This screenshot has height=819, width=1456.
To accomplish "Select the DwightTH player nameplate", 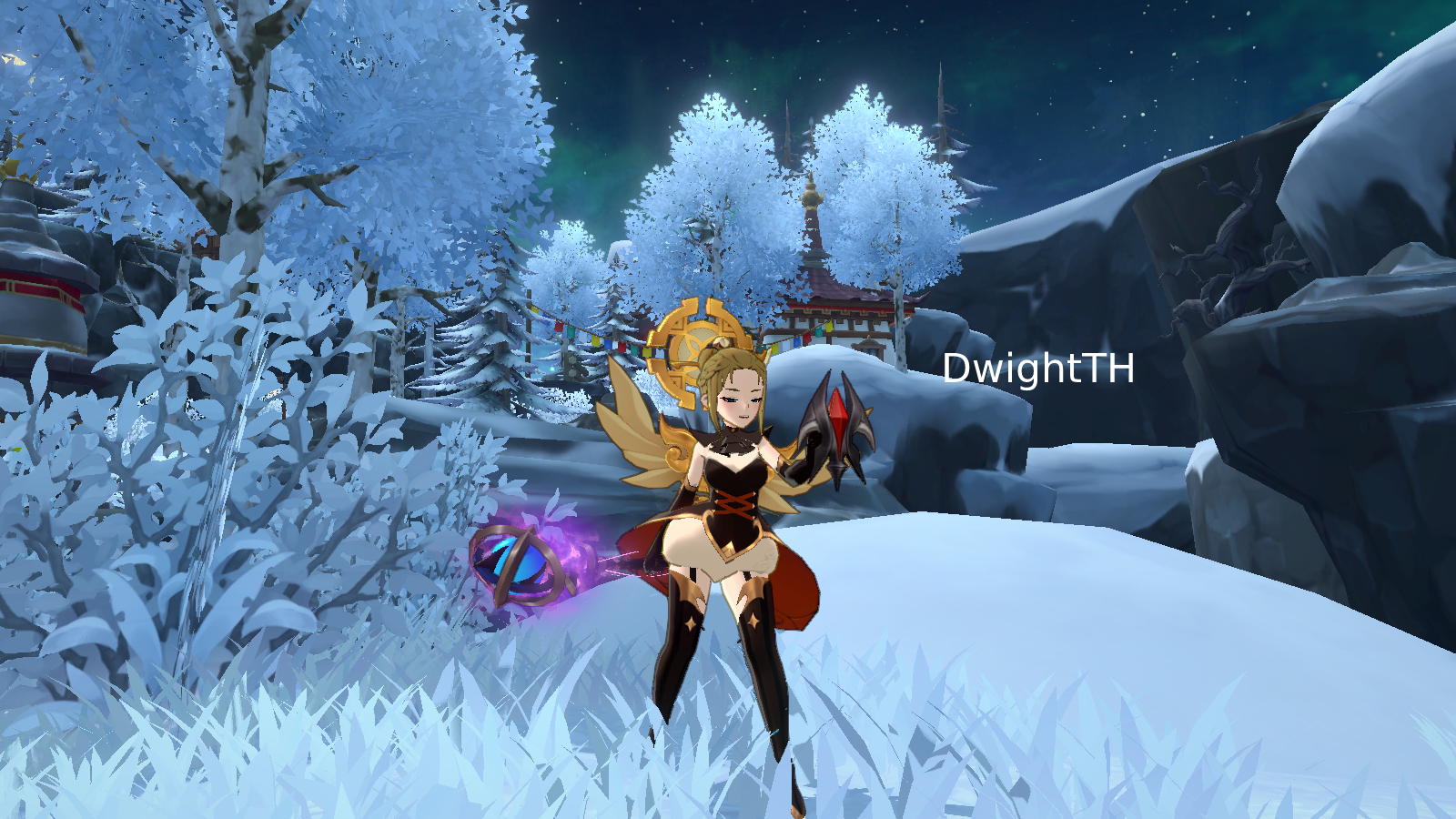I will (x=1038, y=369).
